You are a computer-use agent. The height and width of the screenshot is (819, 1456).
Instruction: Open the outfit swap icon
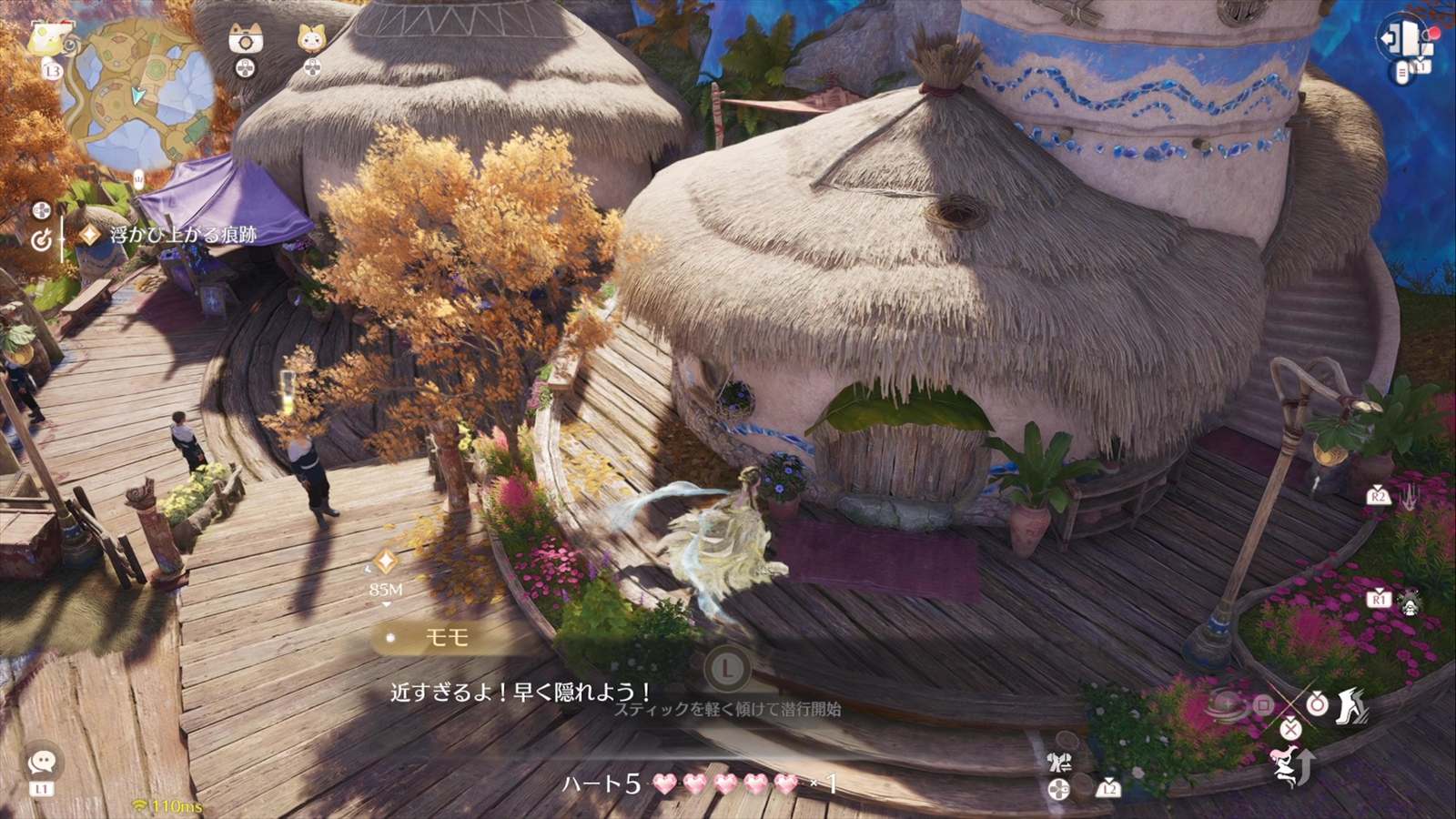[1059, 763]
